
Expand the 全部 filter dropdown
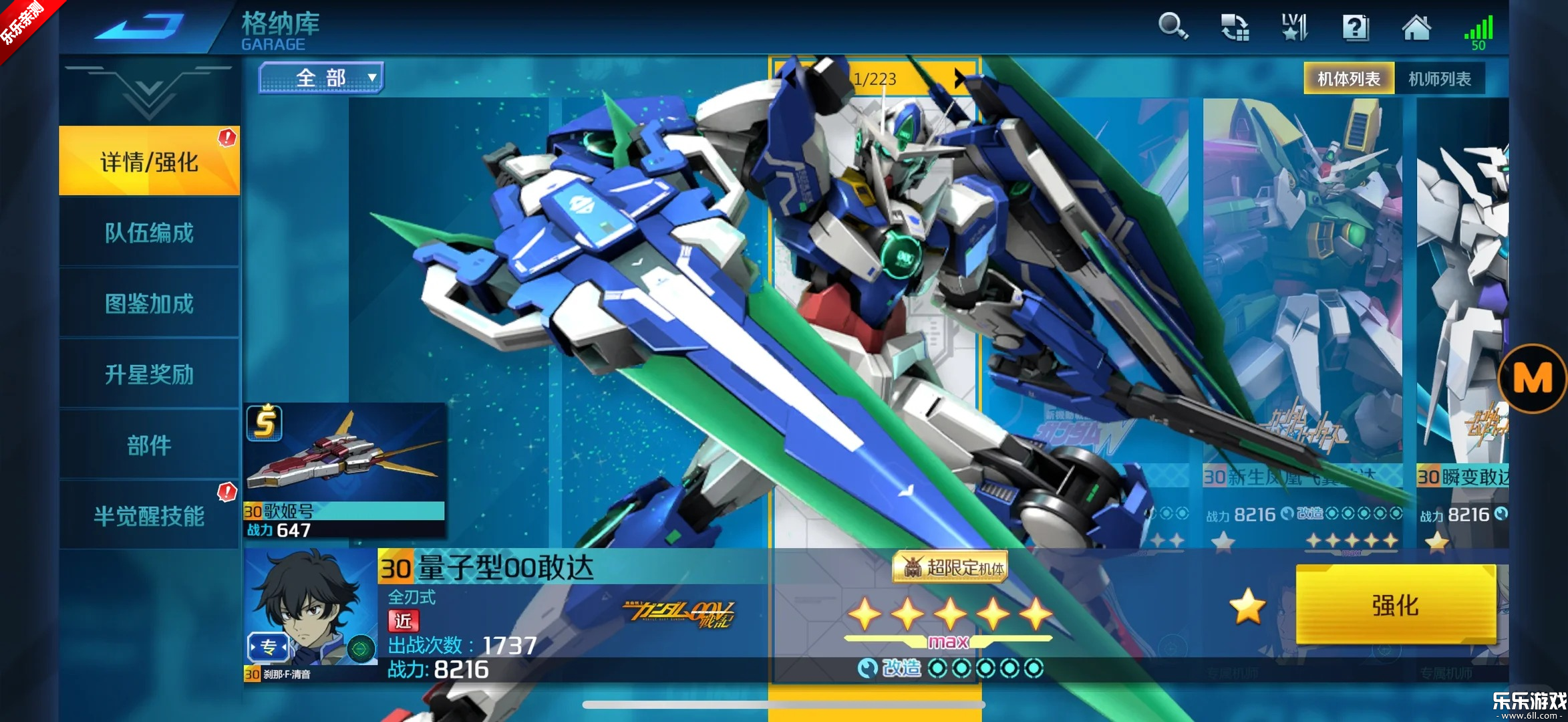point(321,78)
